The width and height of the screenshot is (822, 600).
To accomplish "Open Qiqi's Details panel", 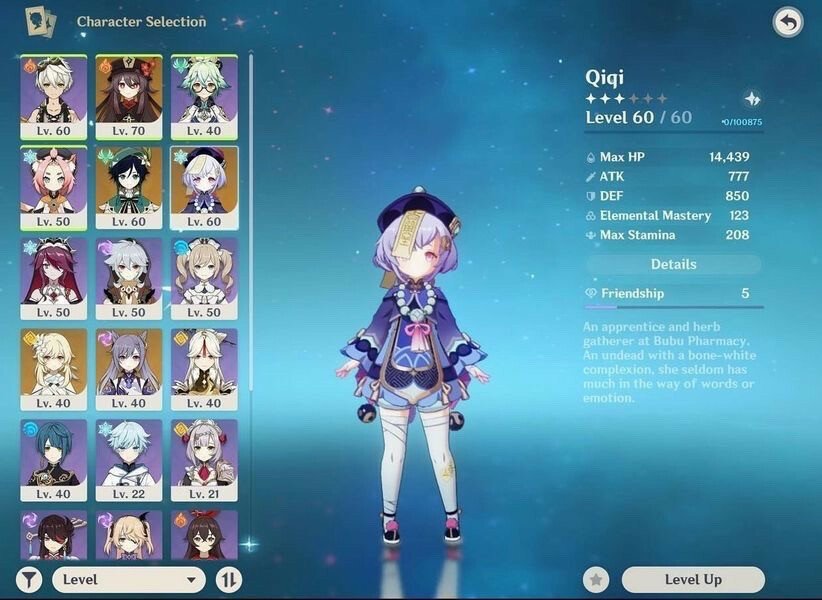I will [673, 264].
